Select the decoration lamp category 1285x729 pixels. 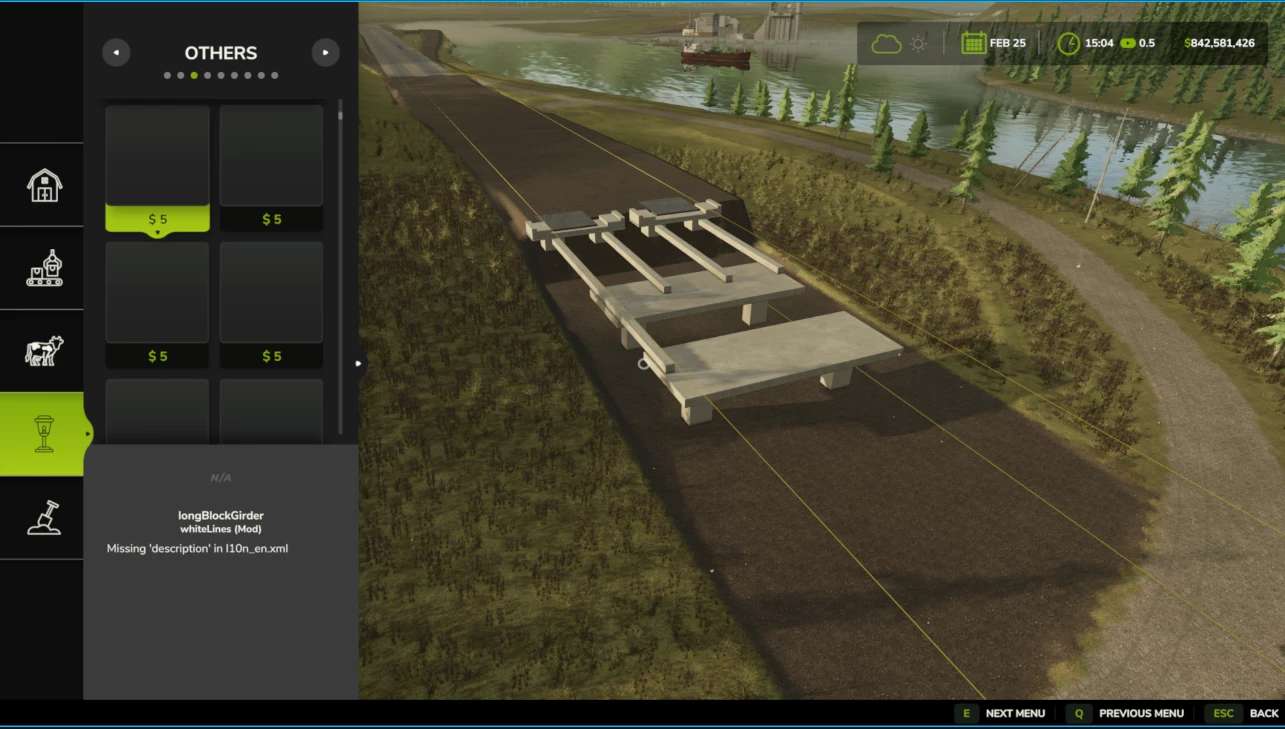point(43,434)
